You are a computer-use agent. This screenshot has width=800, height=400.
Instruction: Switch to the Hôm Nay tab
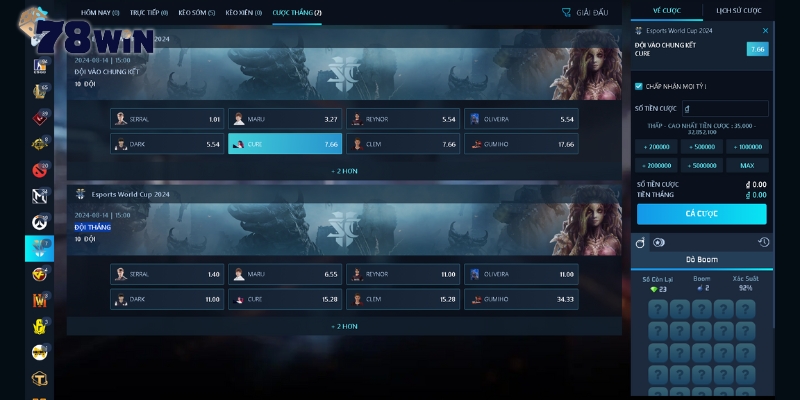click(x=99, y=13)
